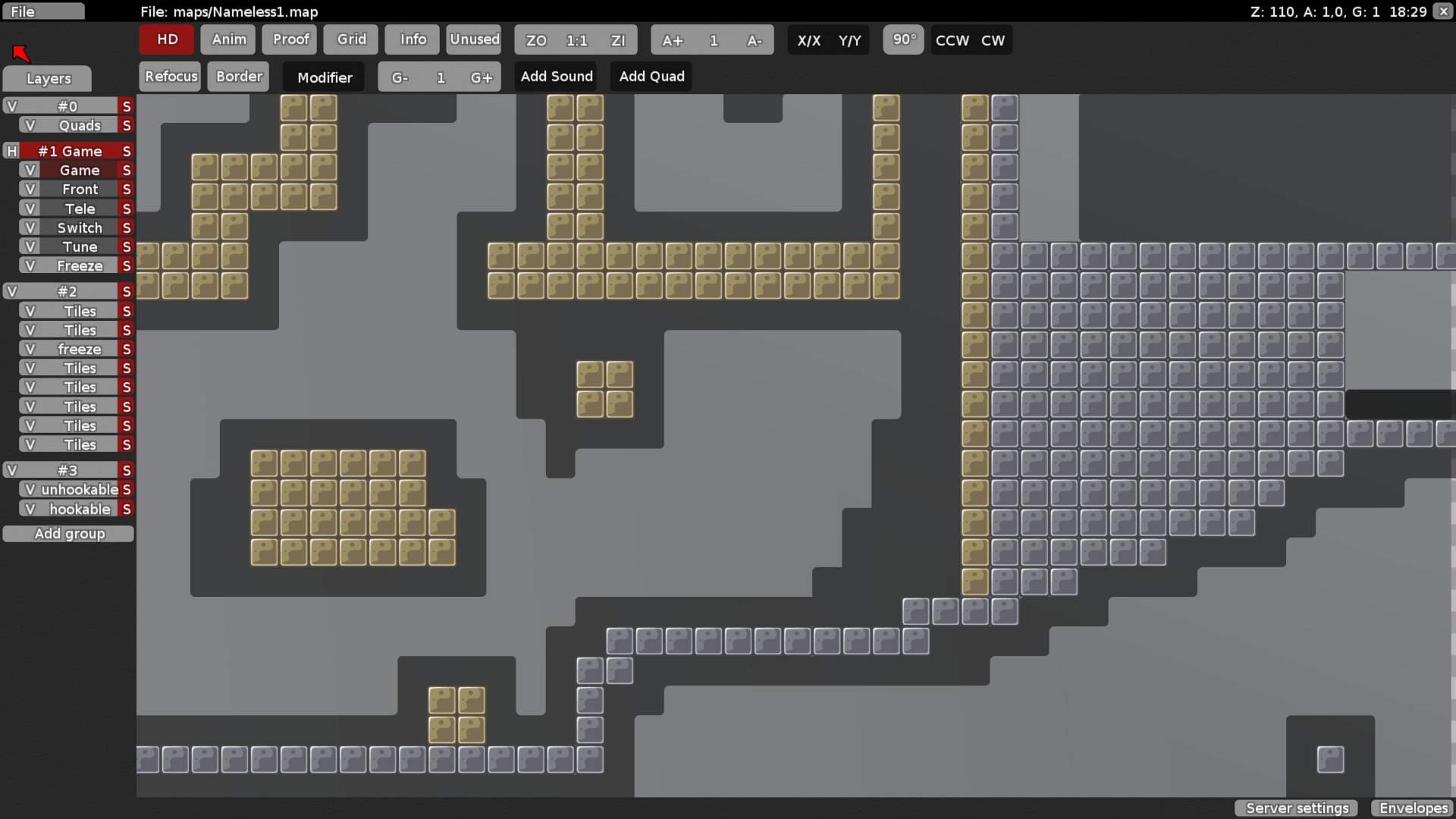Open Server settings

(1296, 808)
